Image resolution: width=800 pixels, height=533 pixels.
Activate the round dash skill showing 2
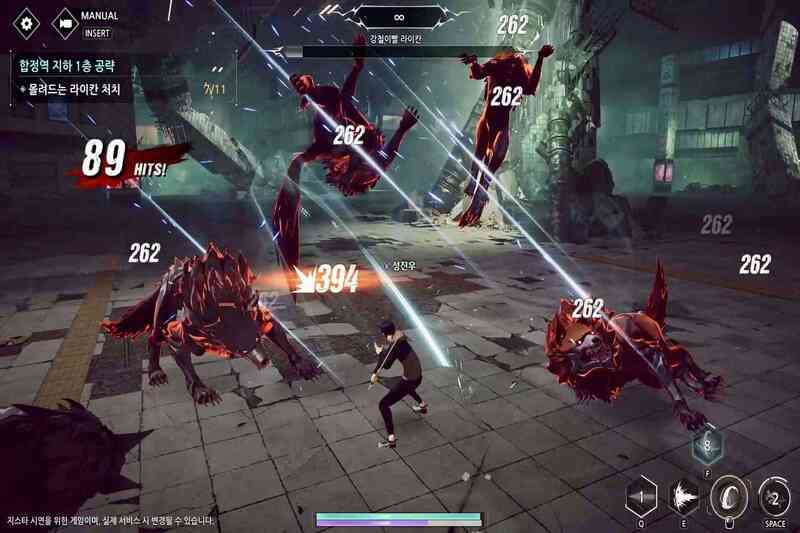[774, 495]
